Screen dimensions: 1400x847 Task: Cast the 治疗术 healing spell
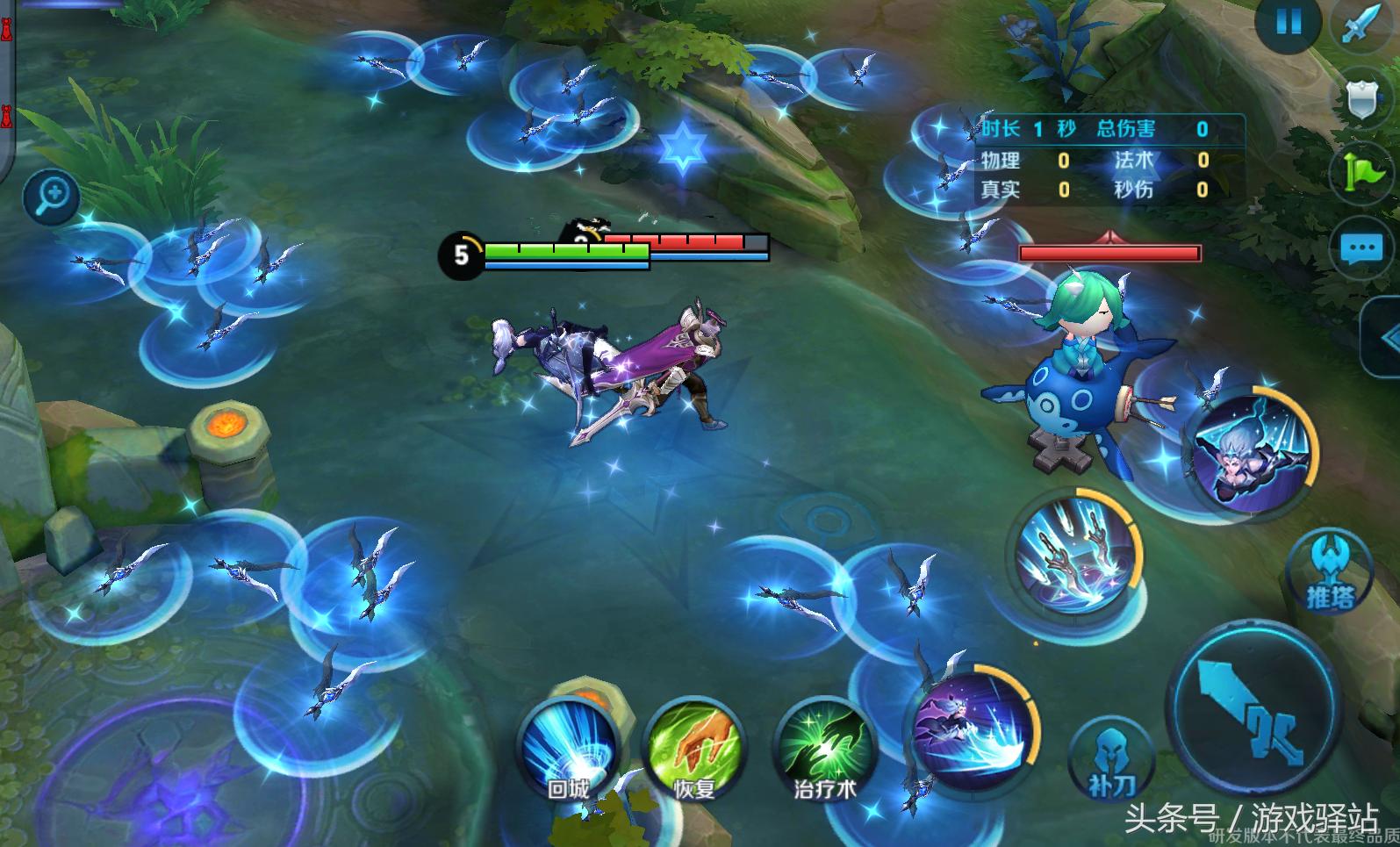[824, 749]
